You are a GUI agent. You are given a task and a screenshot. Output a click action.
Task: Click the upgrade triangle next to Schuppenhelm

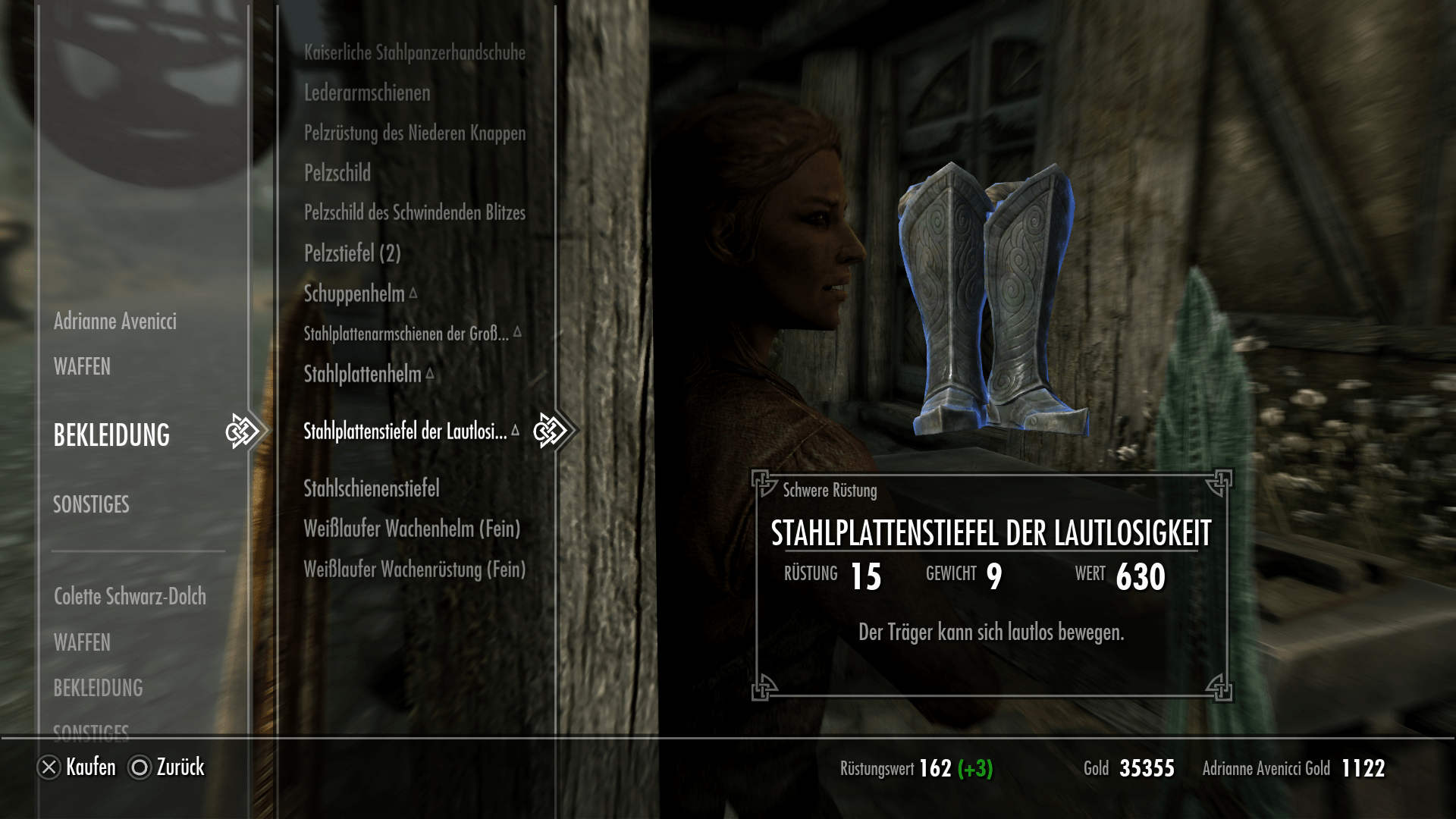(414, 291)
